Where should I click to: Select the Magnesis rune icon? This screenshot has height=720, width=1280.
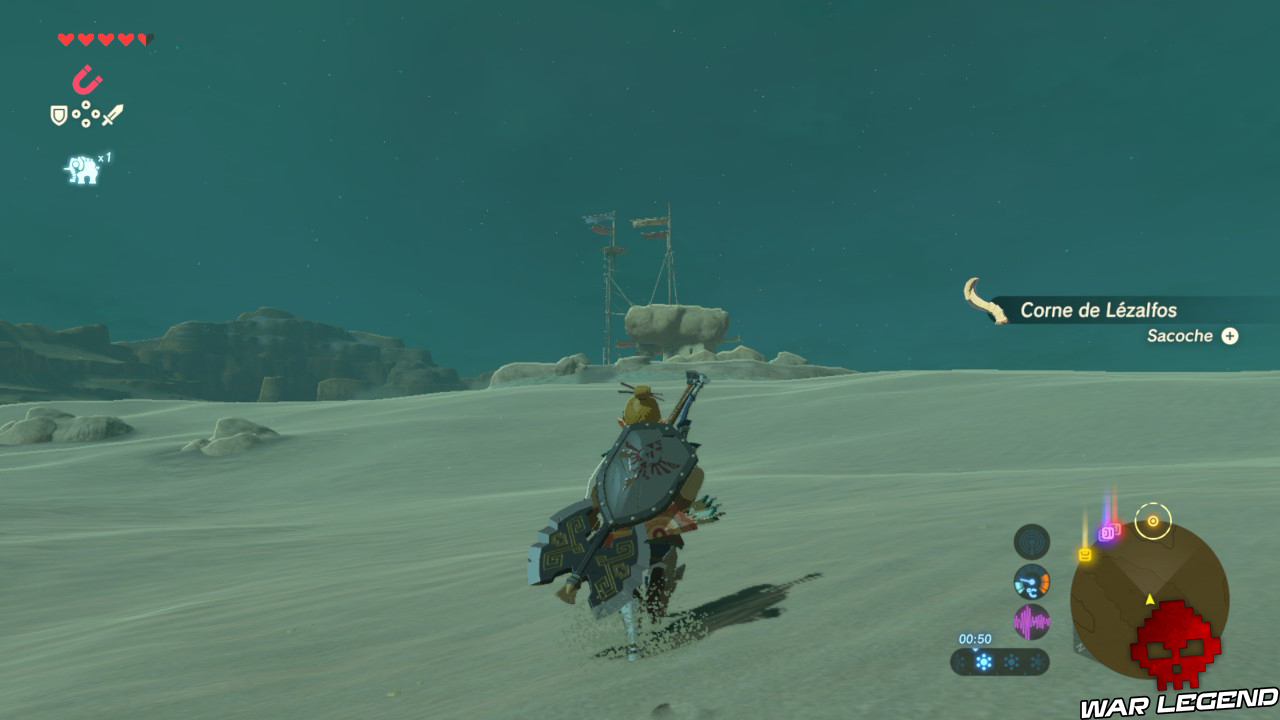87,78
